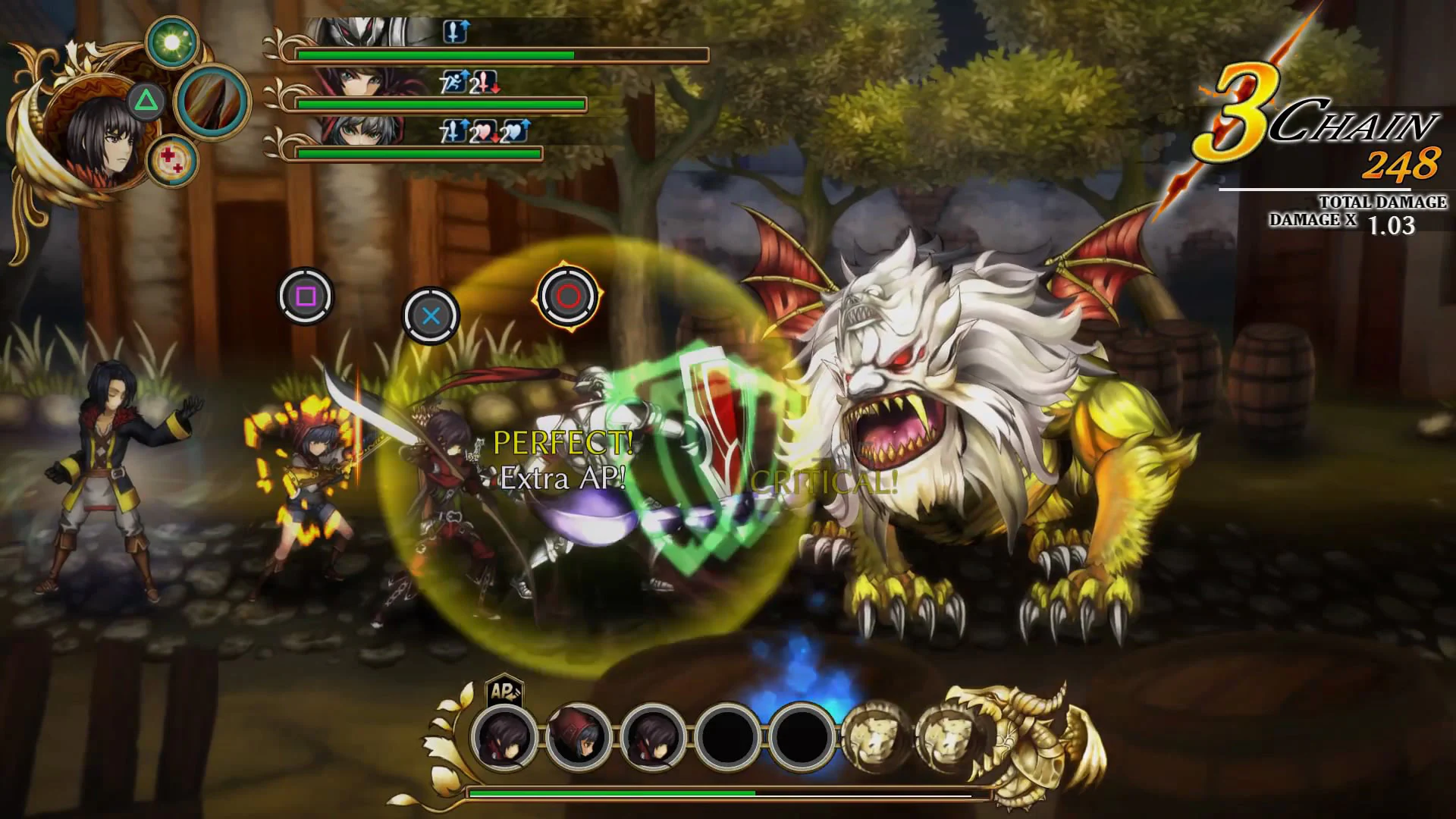Select the blue heart buff icon
Viewport: 1456px width, 819px height.
pyautogui.click(x=516, y=131)
